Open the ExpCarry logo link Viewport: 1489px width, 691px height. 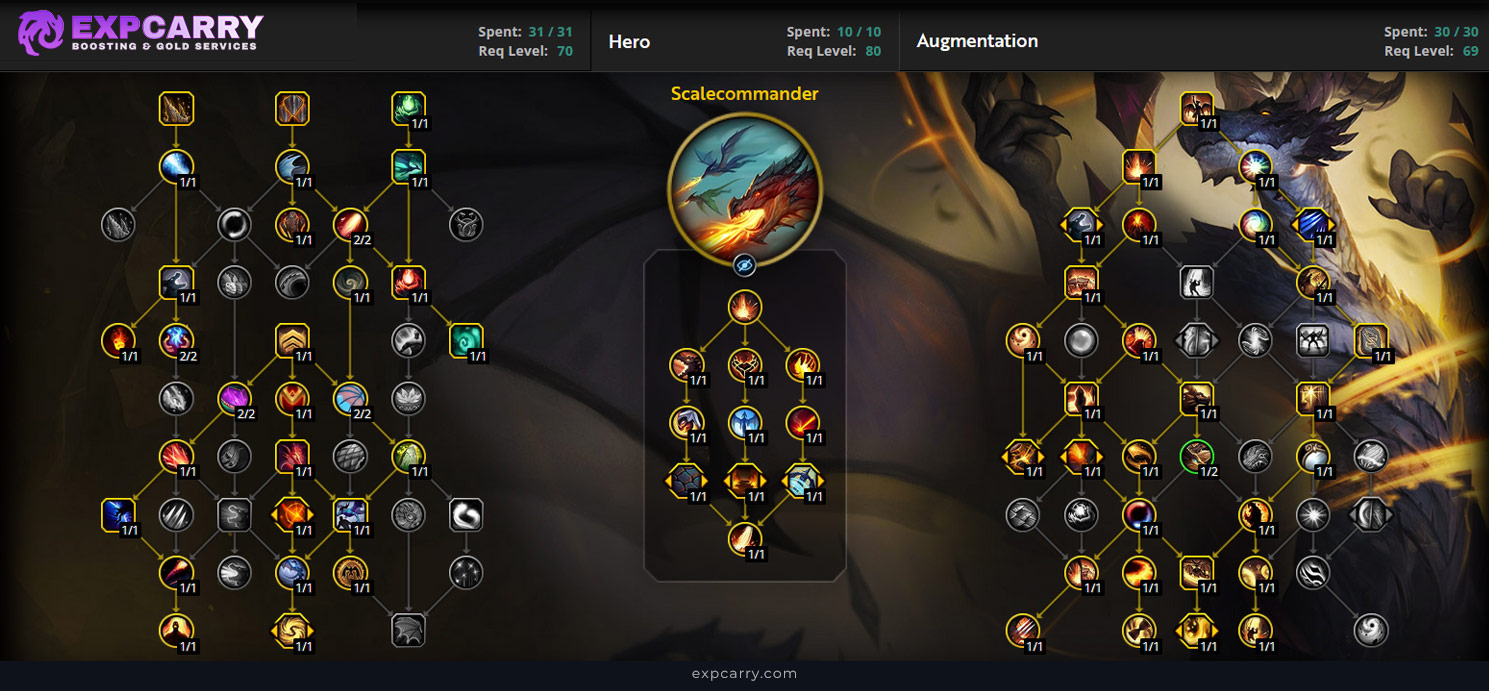point(140,32)
